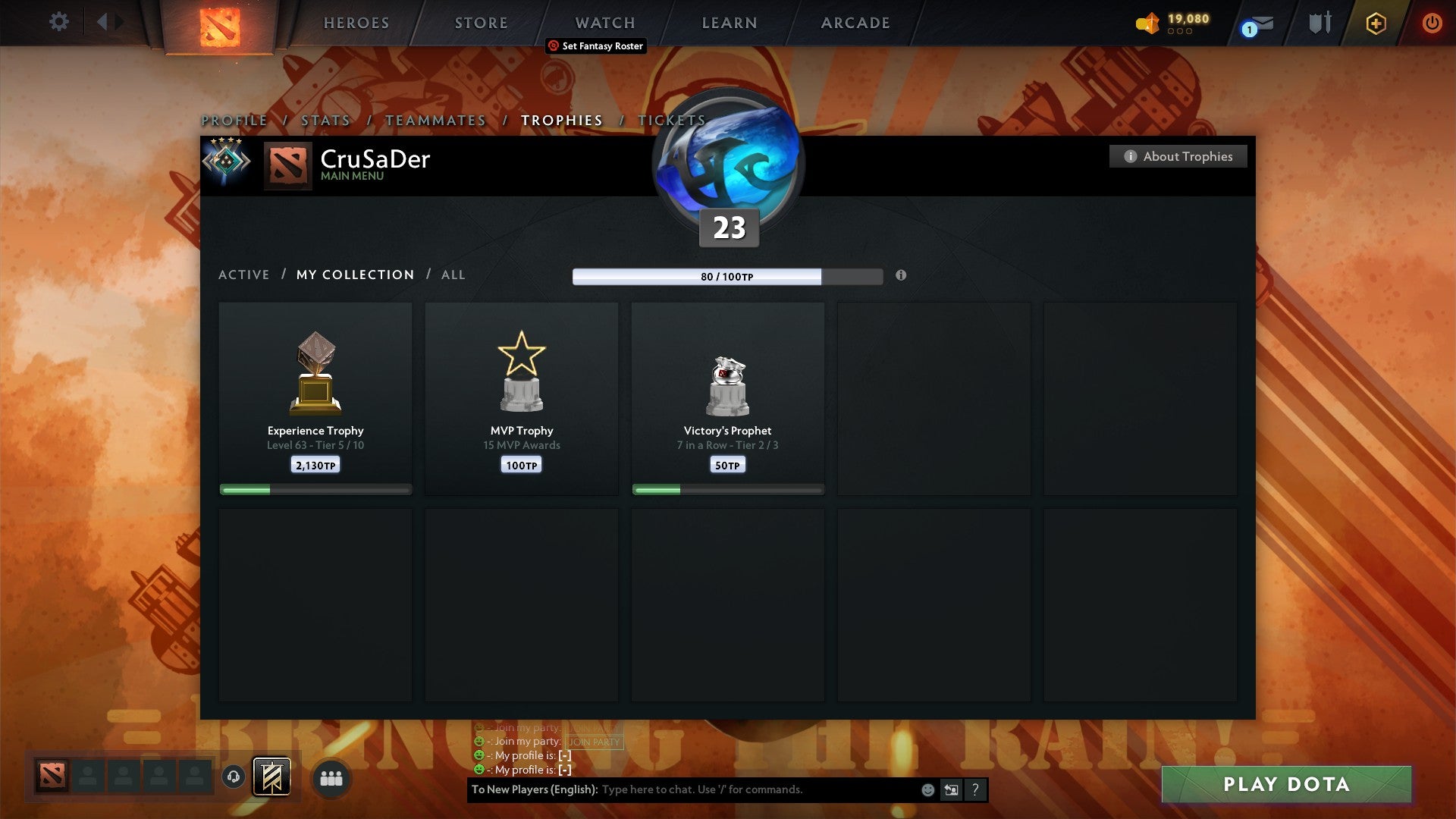
Task: Click the team banner icon bottom left
Action: (x=271, y=777)
